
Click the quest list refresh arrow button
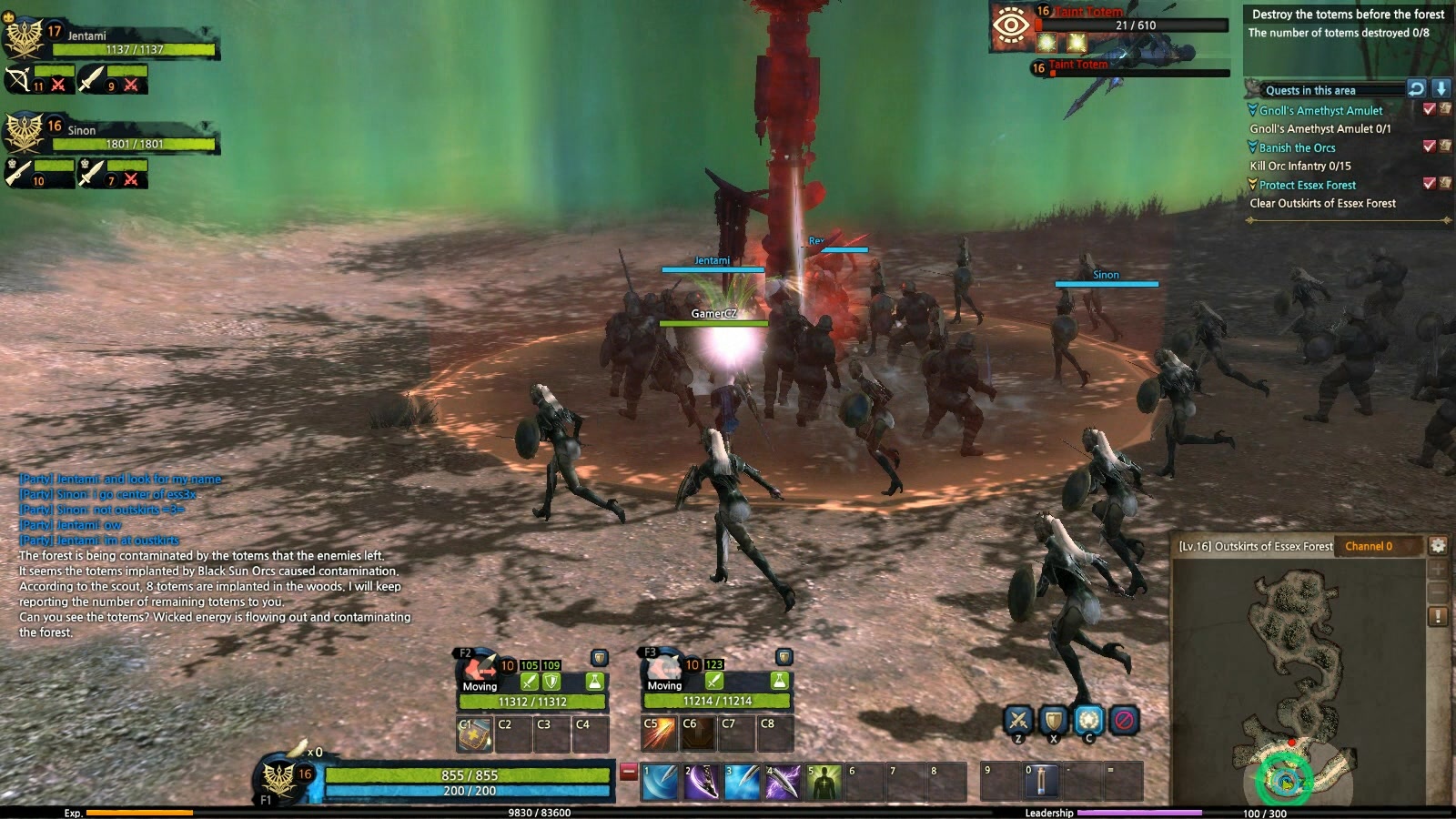point(1416,88)
